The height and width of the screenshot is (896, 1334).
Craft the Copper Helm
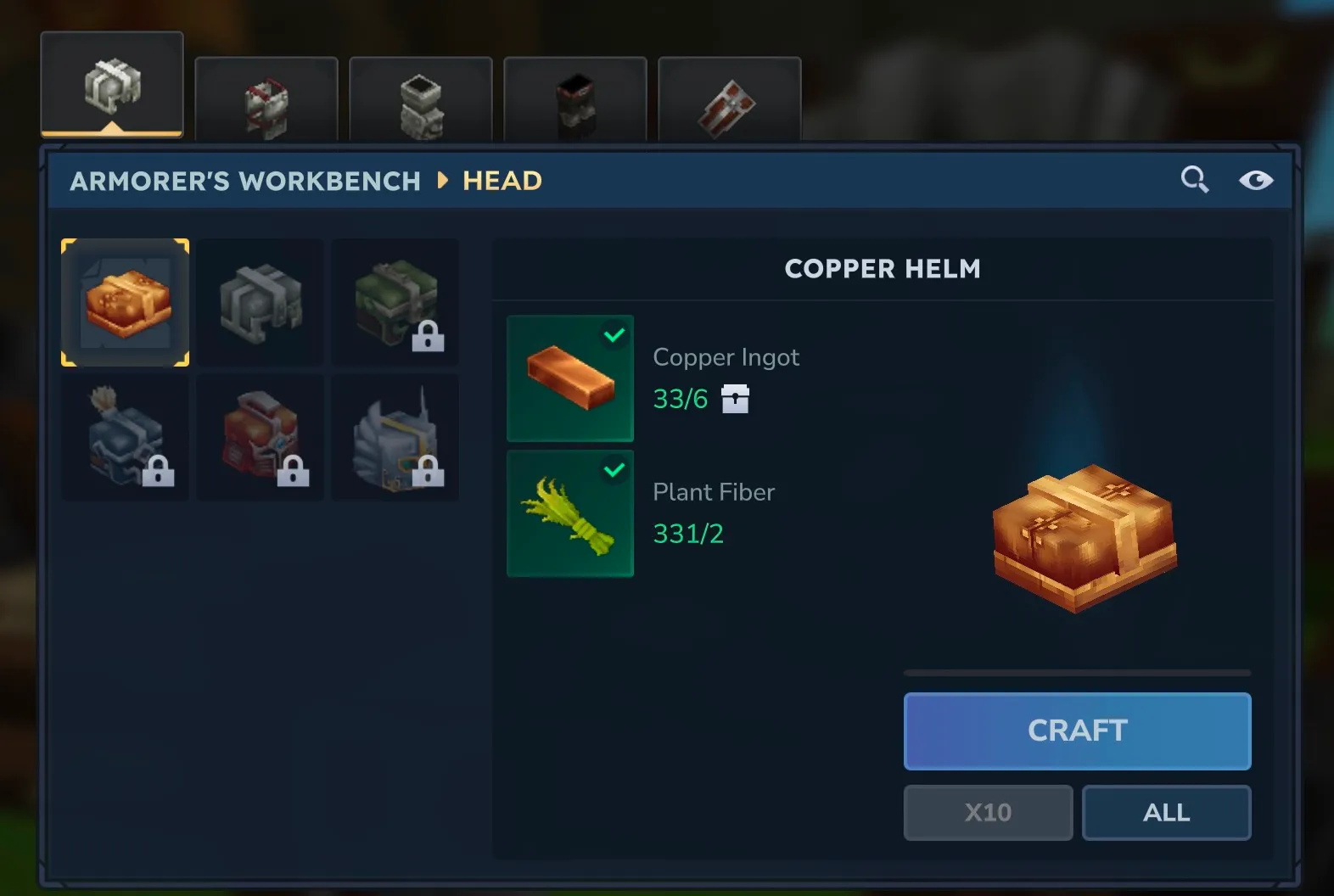1077,731
